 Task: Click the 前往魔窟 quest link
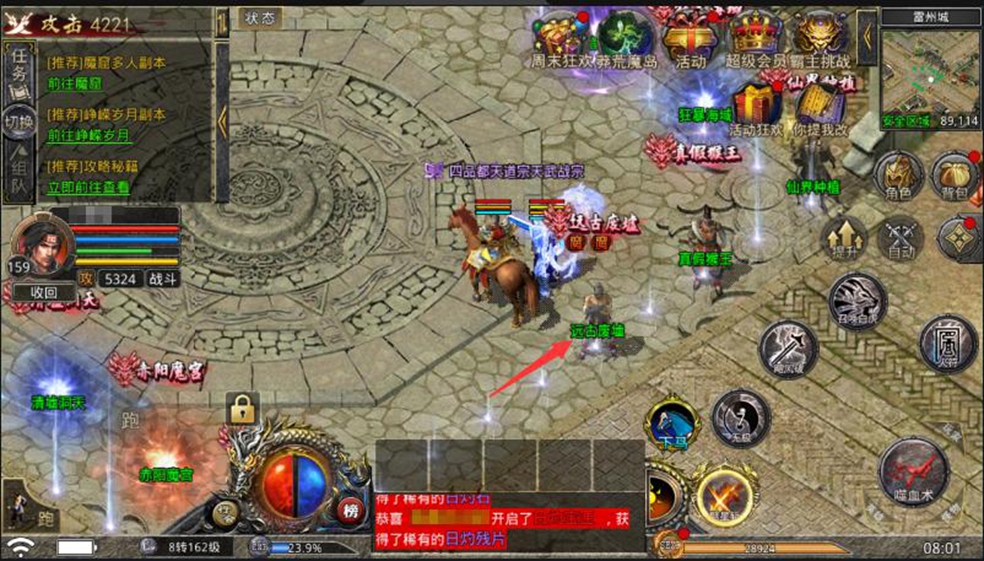(x=74, y=84)
